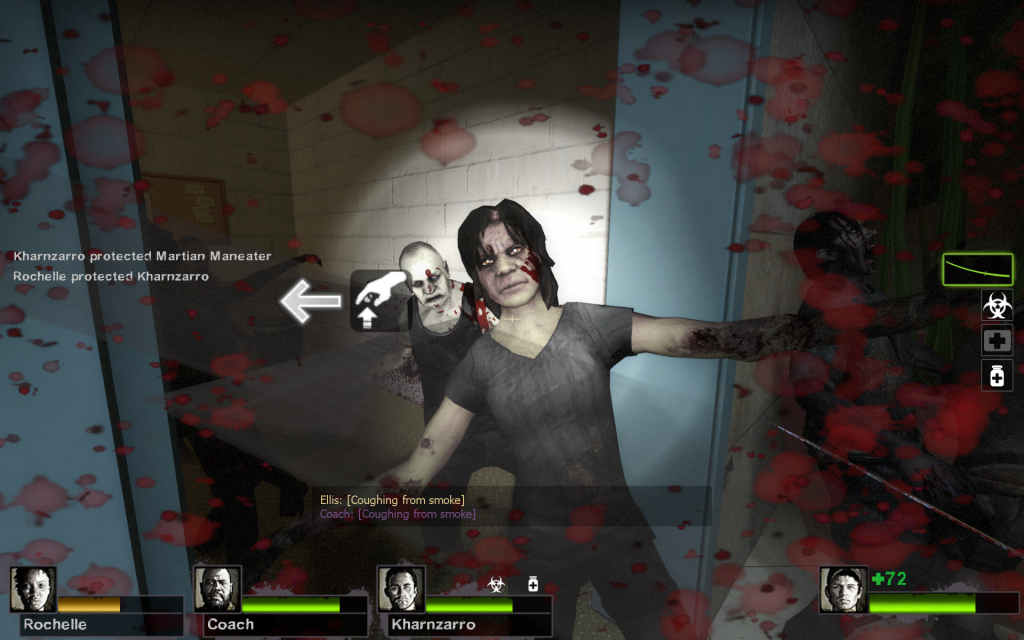The height and width of the screenshot is (640, 1024).
Task: Click your own survivor portrait beside +72
Action: [x=843, y=590]
